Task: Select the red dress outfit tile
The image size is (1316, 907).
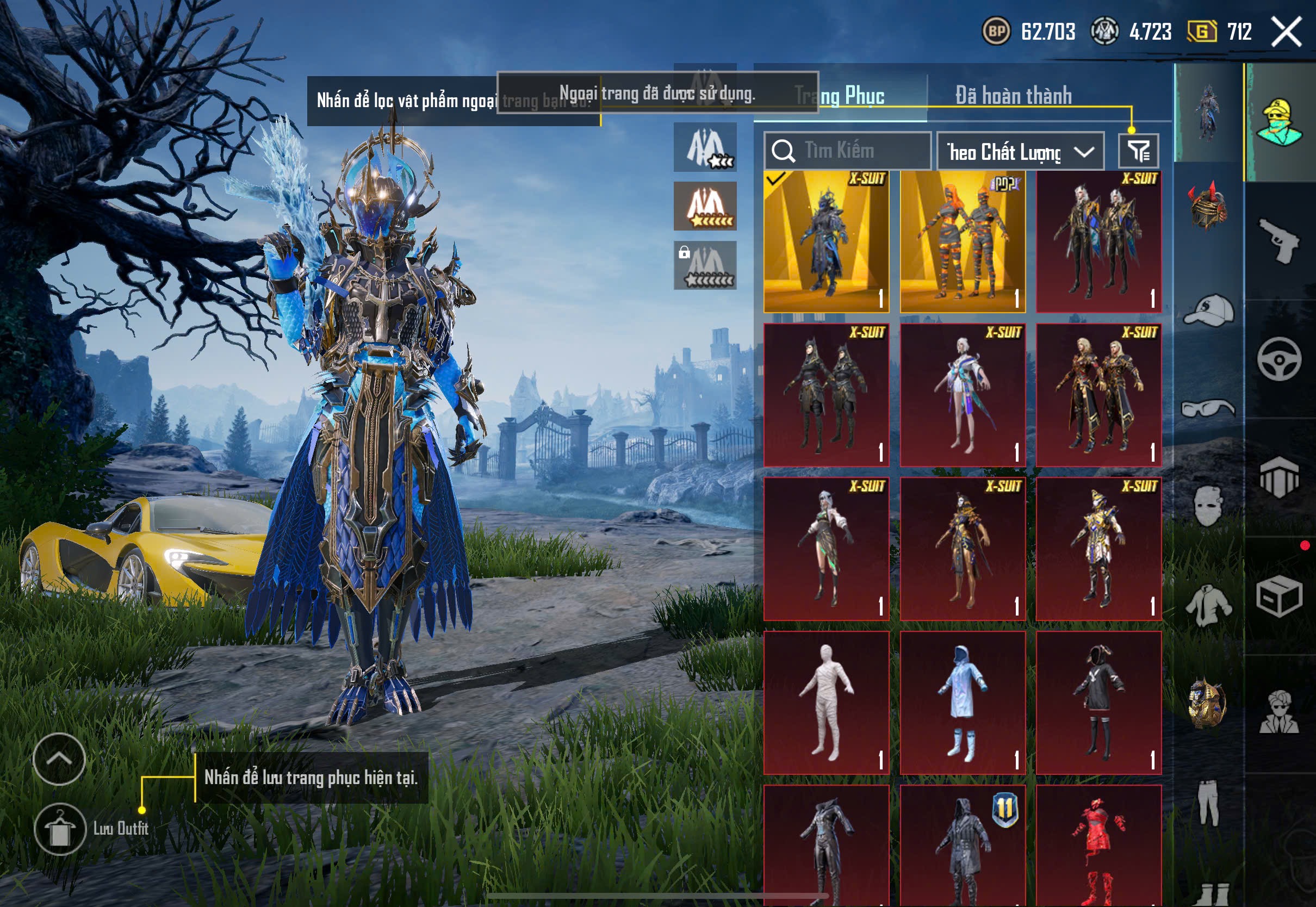Action: pyautogui.click(x=1098, y=845)
